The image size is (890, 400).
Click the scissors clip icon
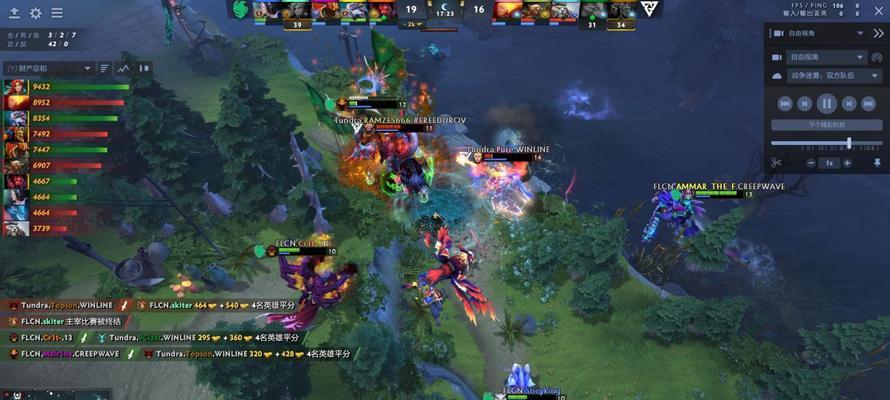click(x=776, y=162)
